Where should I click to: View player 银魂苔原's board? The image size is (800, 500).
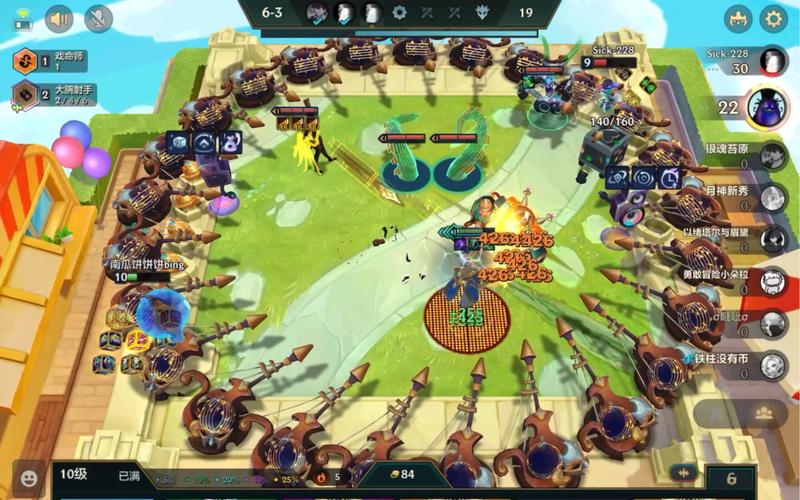770,157
